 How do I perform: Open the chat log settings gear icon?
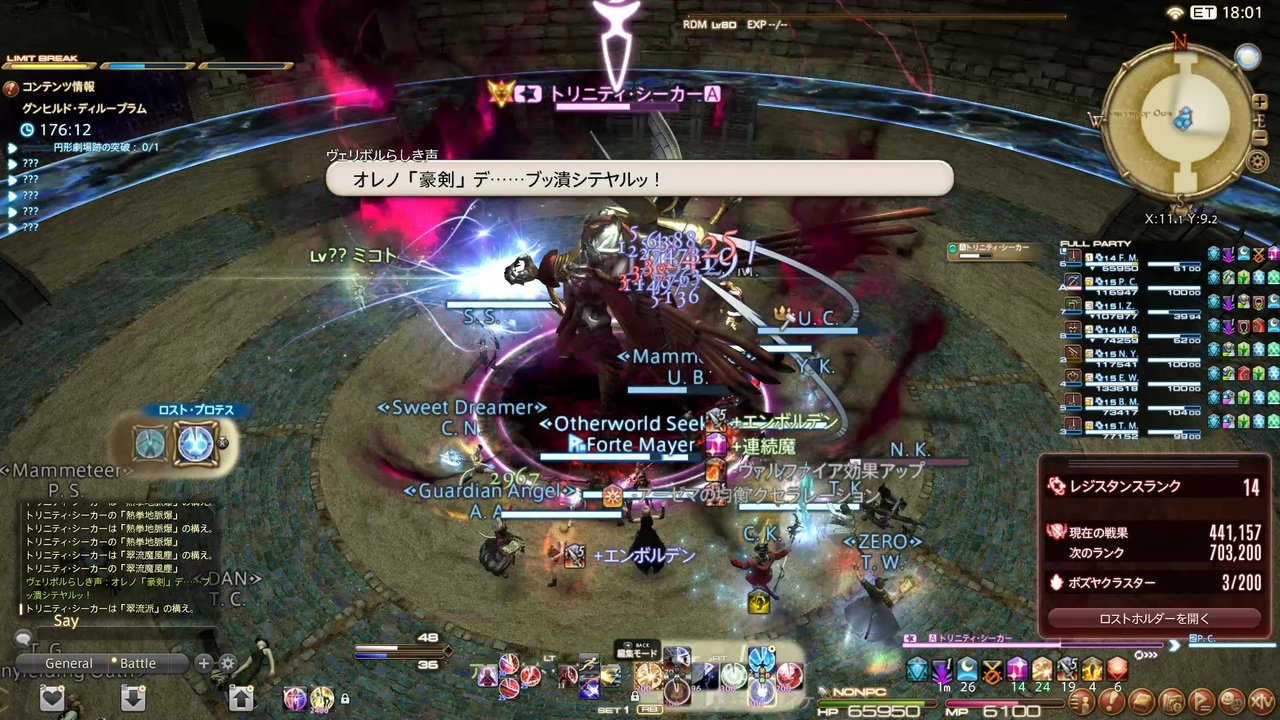coord(227,663)
